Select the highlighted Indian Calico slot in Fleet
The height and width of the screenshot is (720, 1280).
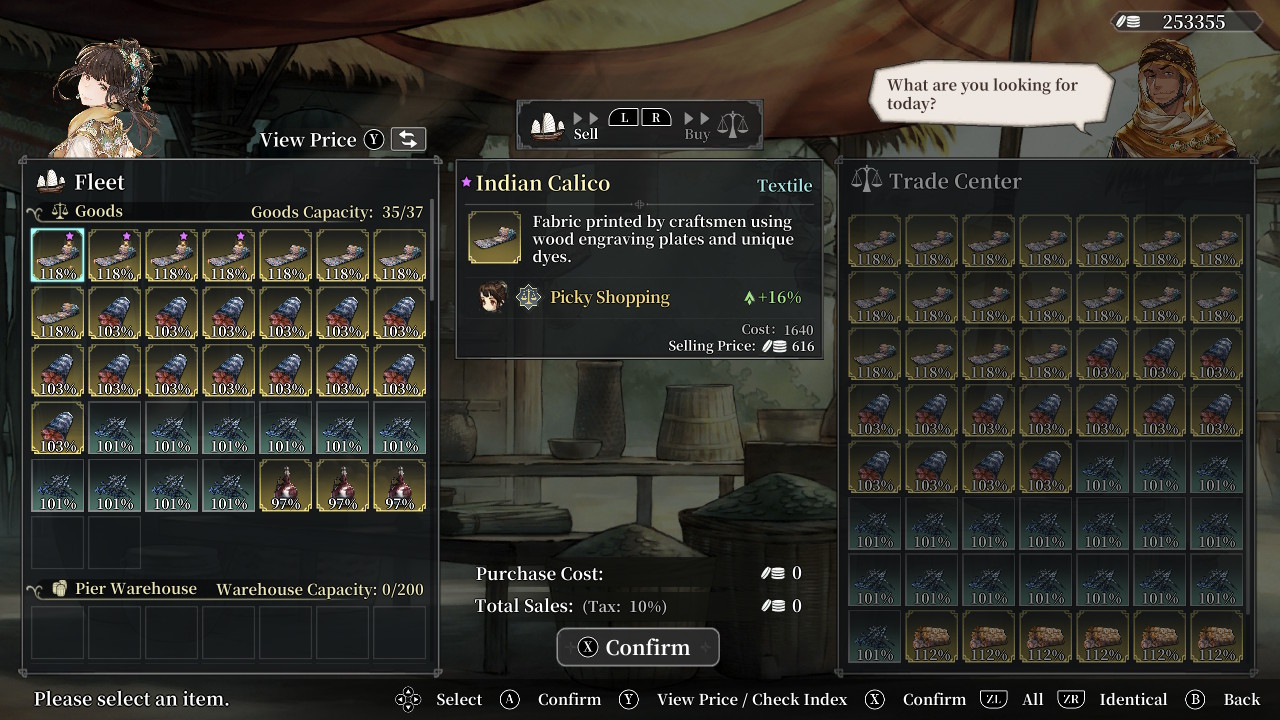click(x=57, y=255)
